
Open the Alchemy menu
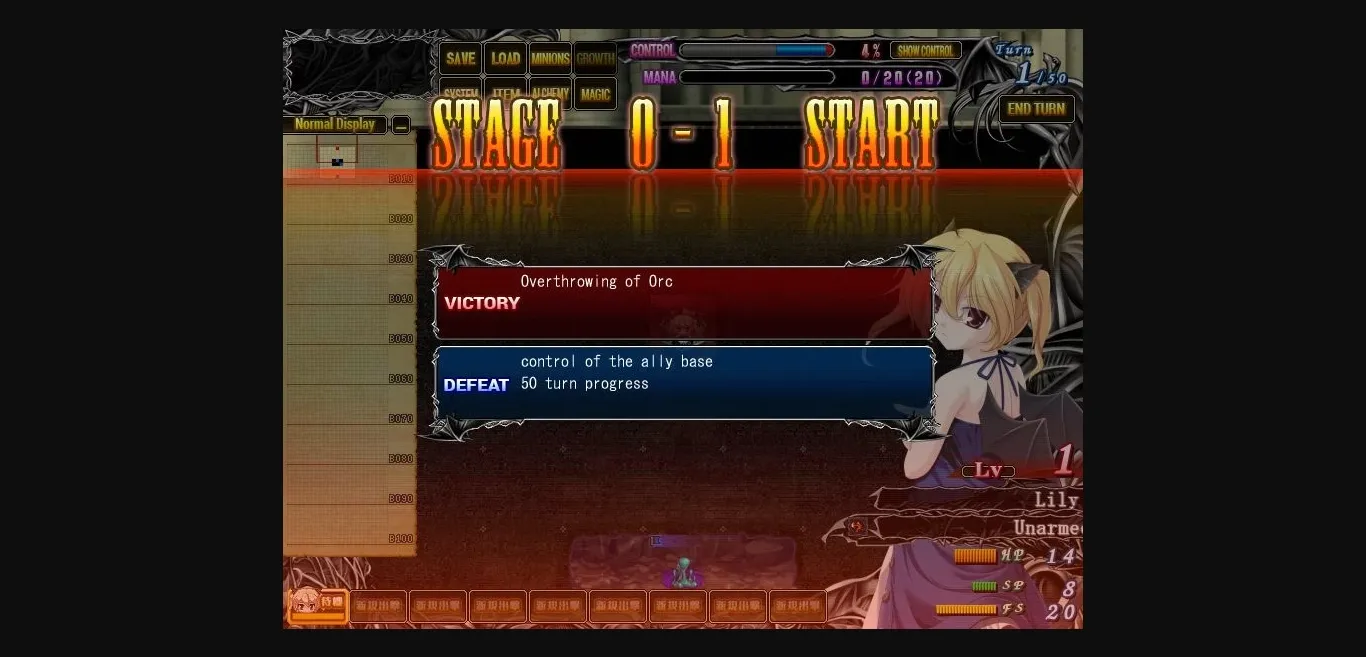(x=550, y=94)
